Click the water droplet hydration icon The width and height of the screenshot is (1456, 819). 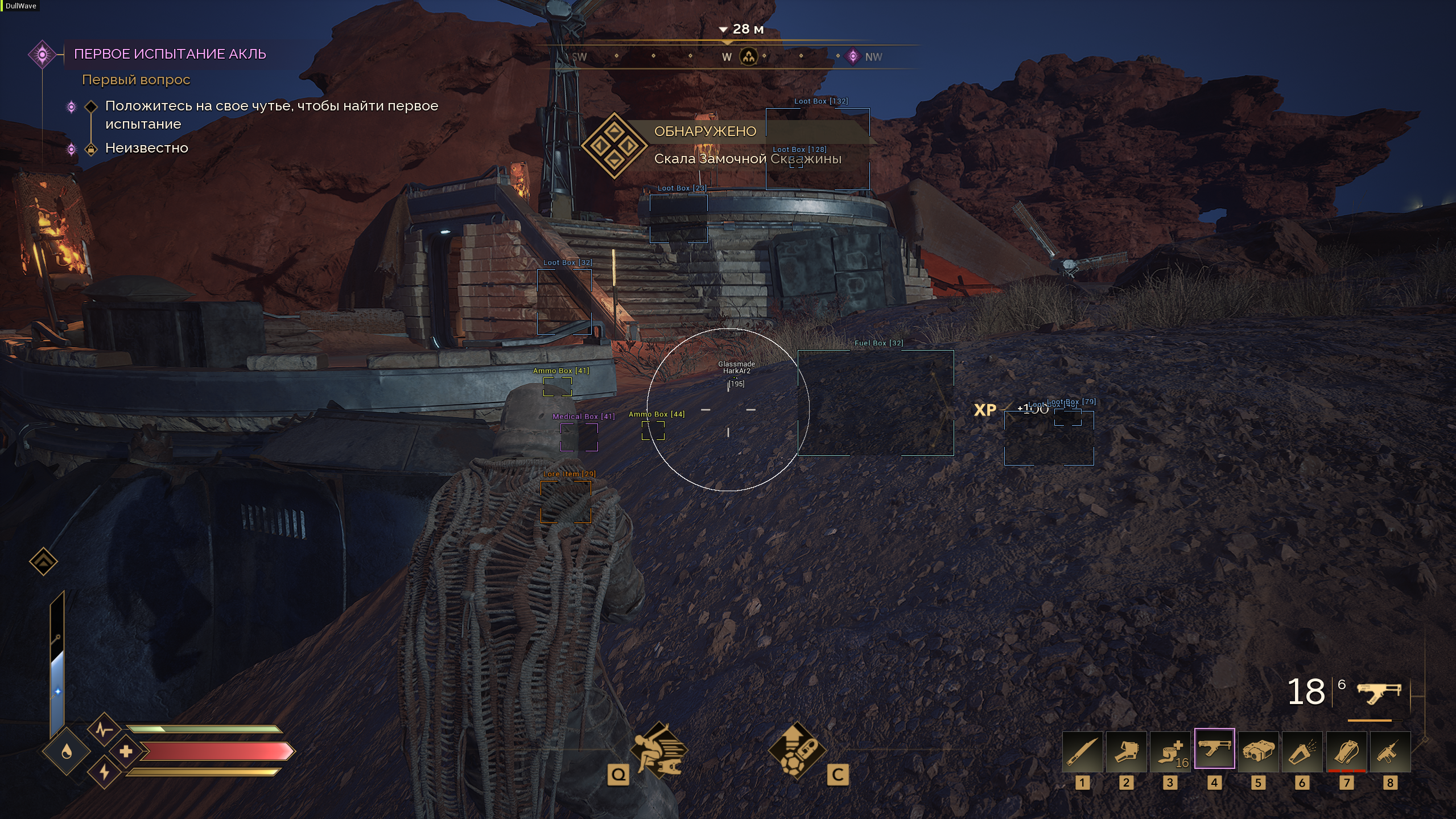pyautogui.click(x=67, y=751)
